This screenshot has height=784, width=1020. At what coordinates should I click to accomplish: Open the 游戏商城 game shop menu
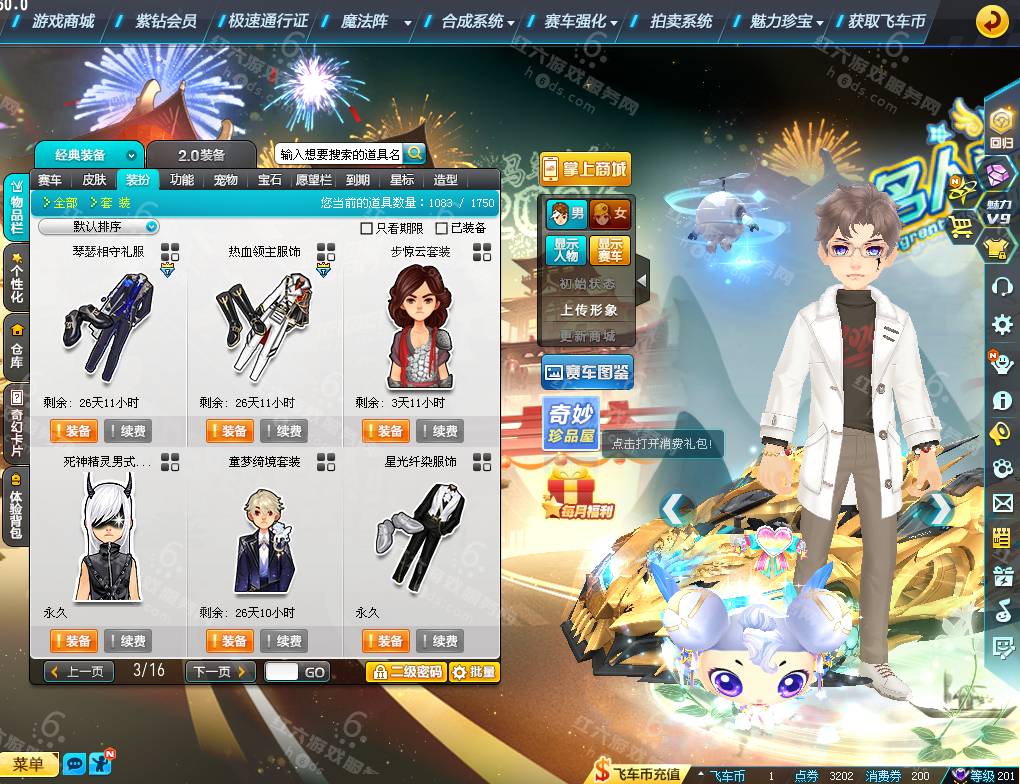(x=63, y=21)
